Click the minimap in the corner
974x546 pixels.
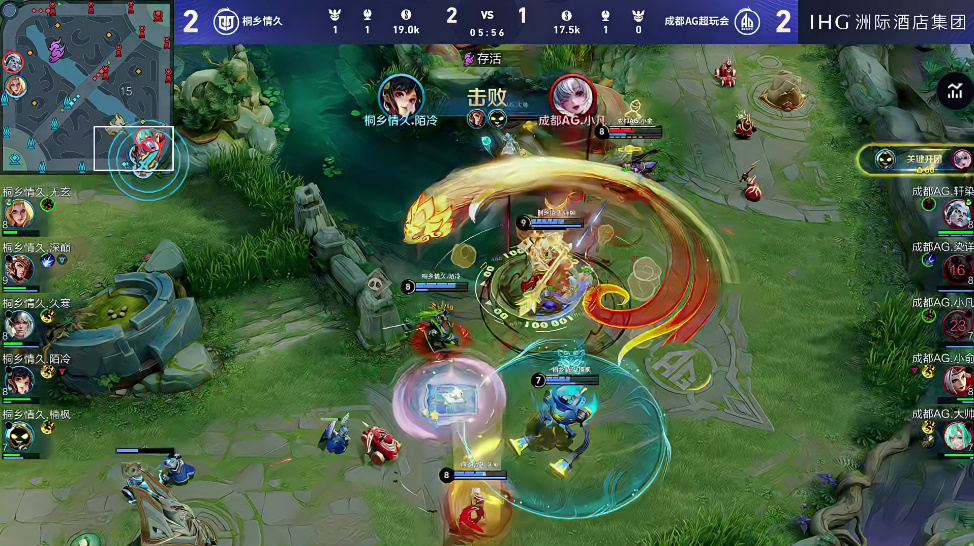click(88, 88)
